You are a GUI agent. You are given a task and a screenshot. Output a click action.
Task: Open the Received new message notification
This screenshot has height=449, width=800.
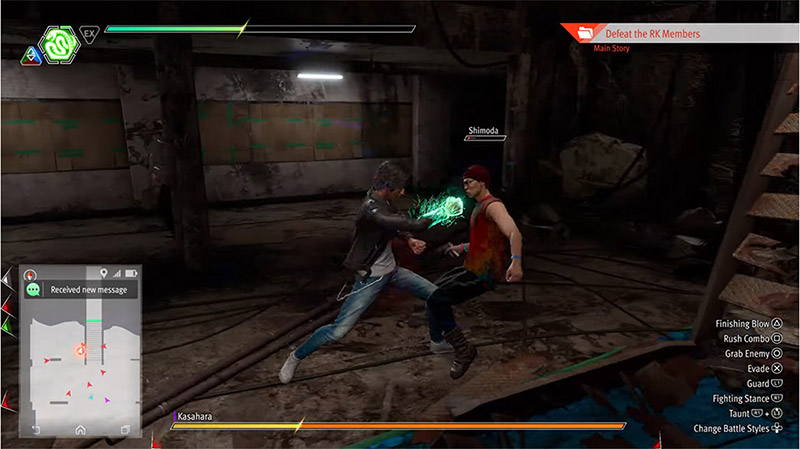click(x=82, y=289)
